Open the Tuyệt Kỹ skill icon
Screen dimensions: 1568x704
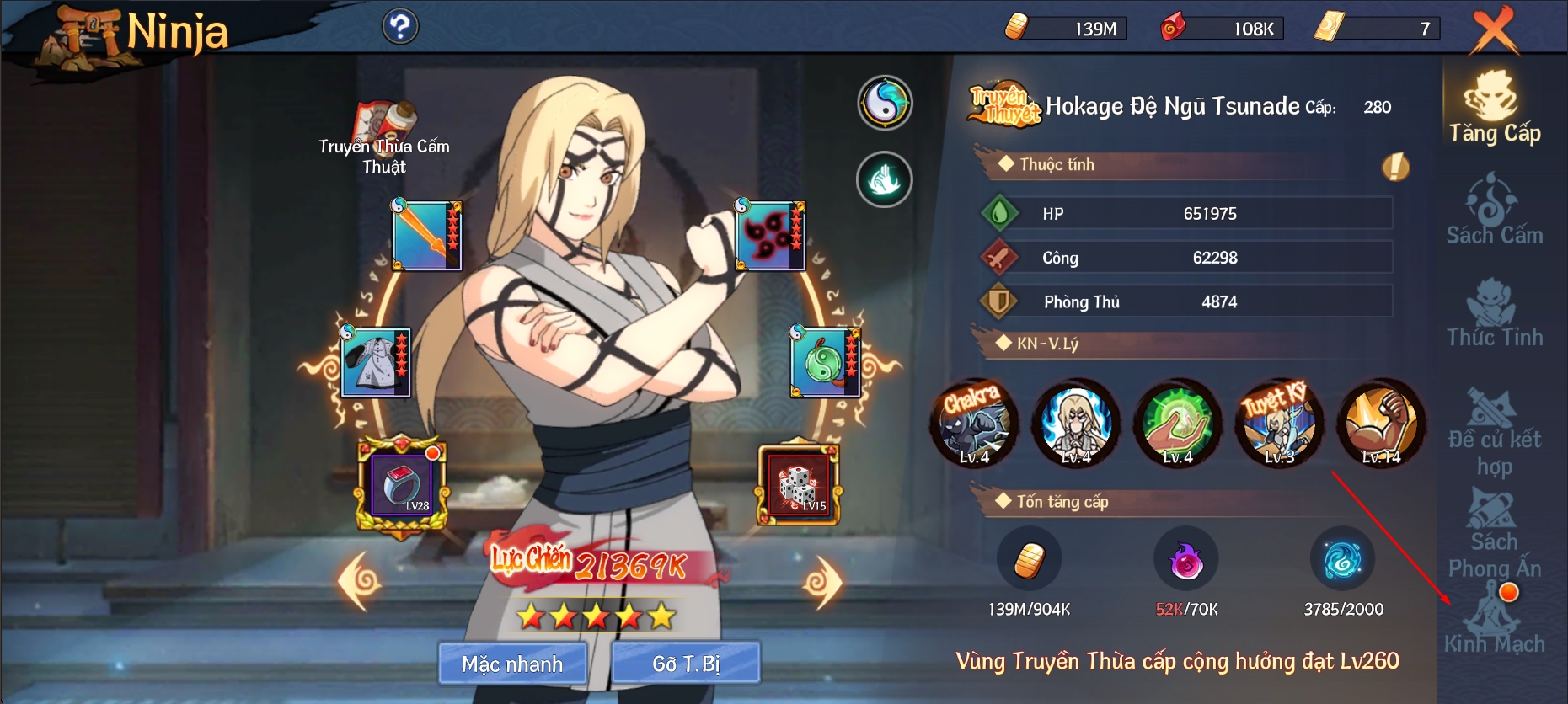pos(1279,422)
